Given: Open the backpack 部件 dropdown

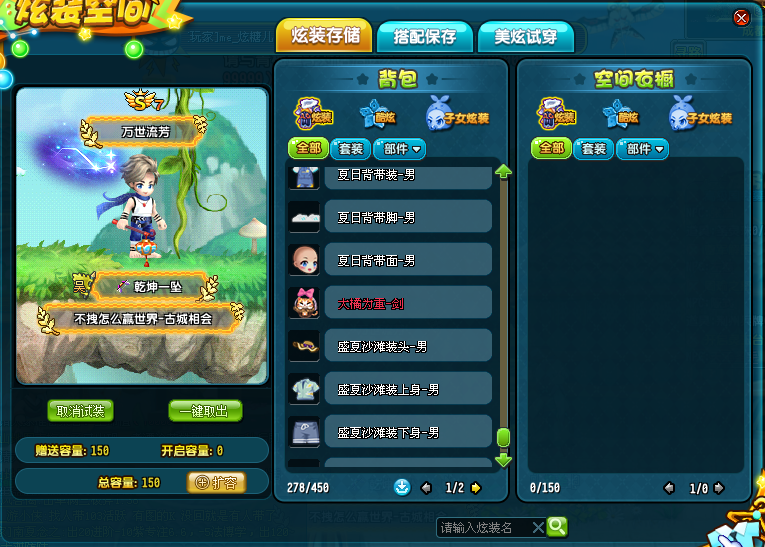Looking at the screenshot, I should point(399,149).
